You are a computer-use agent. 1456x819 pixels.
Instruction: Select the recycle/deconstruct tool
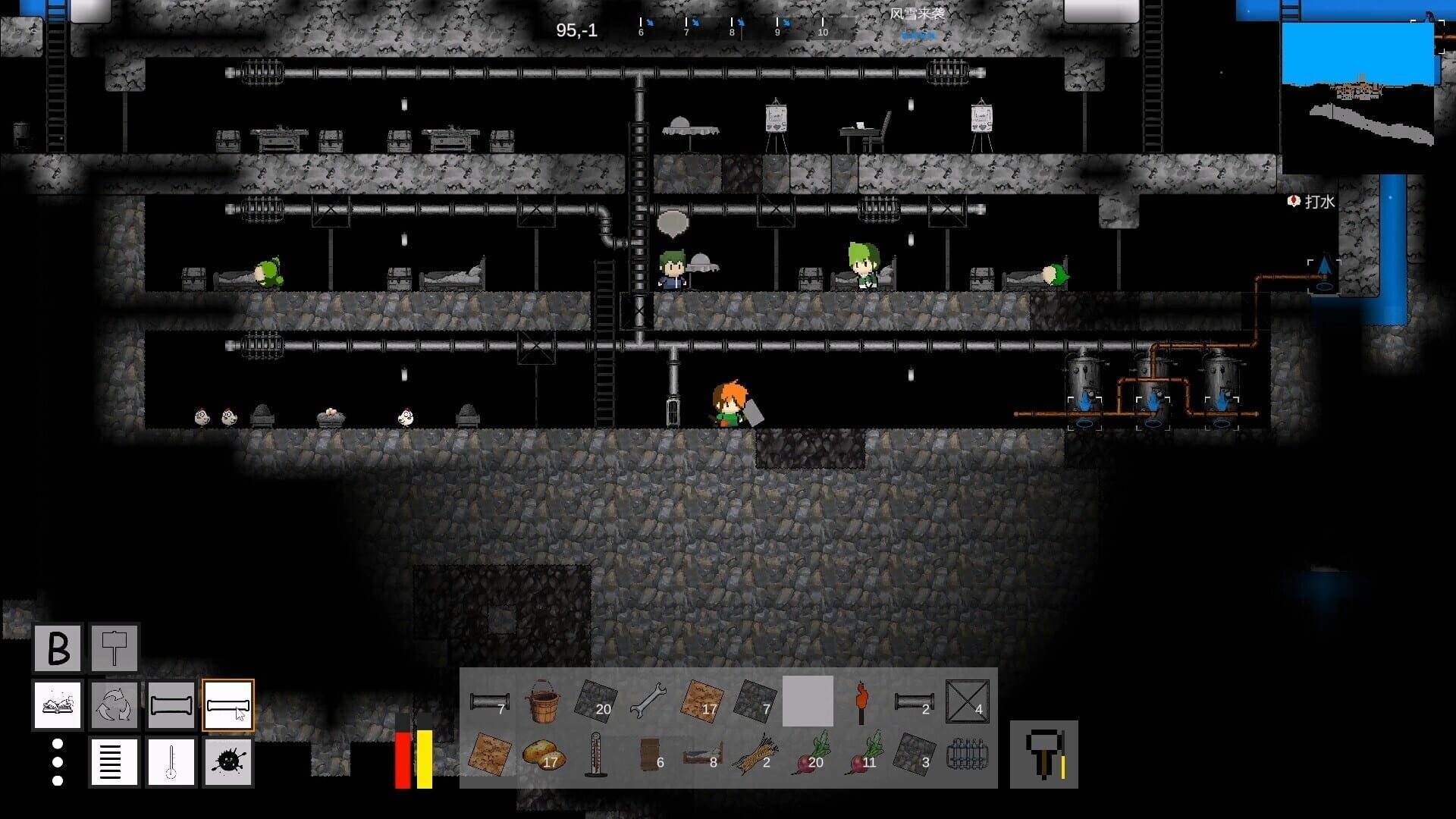(114, 705)
